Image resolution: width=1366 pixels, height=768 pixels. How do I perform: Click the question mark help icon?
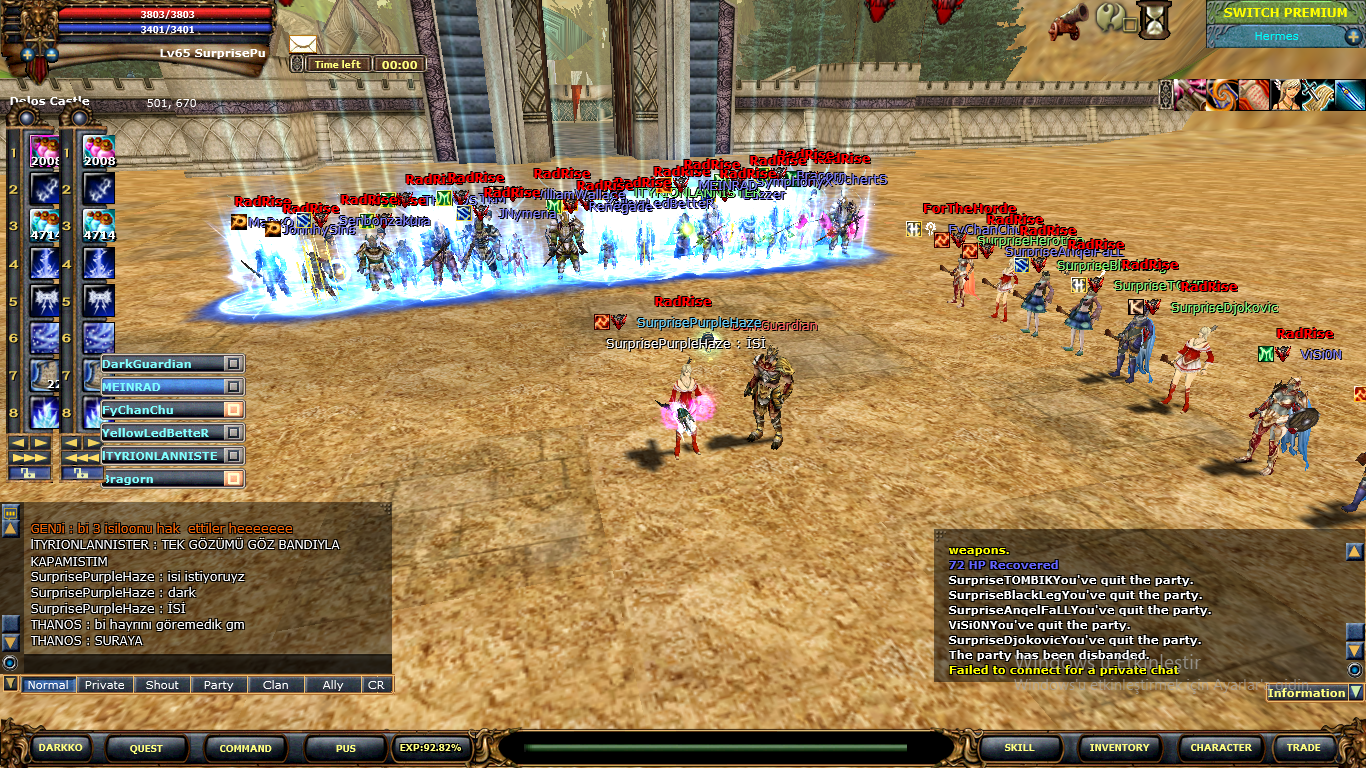(x=1110, y=17)
